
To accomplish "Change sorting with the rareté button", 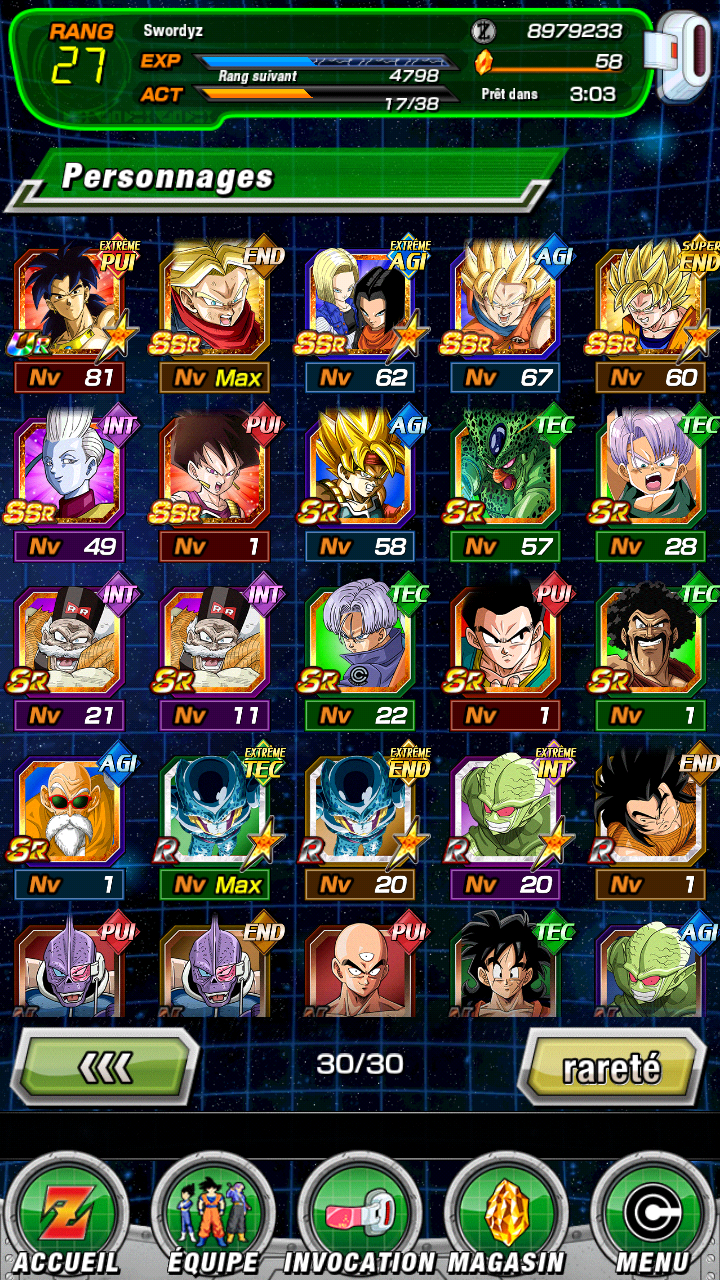I will [x=611, y=1068].
